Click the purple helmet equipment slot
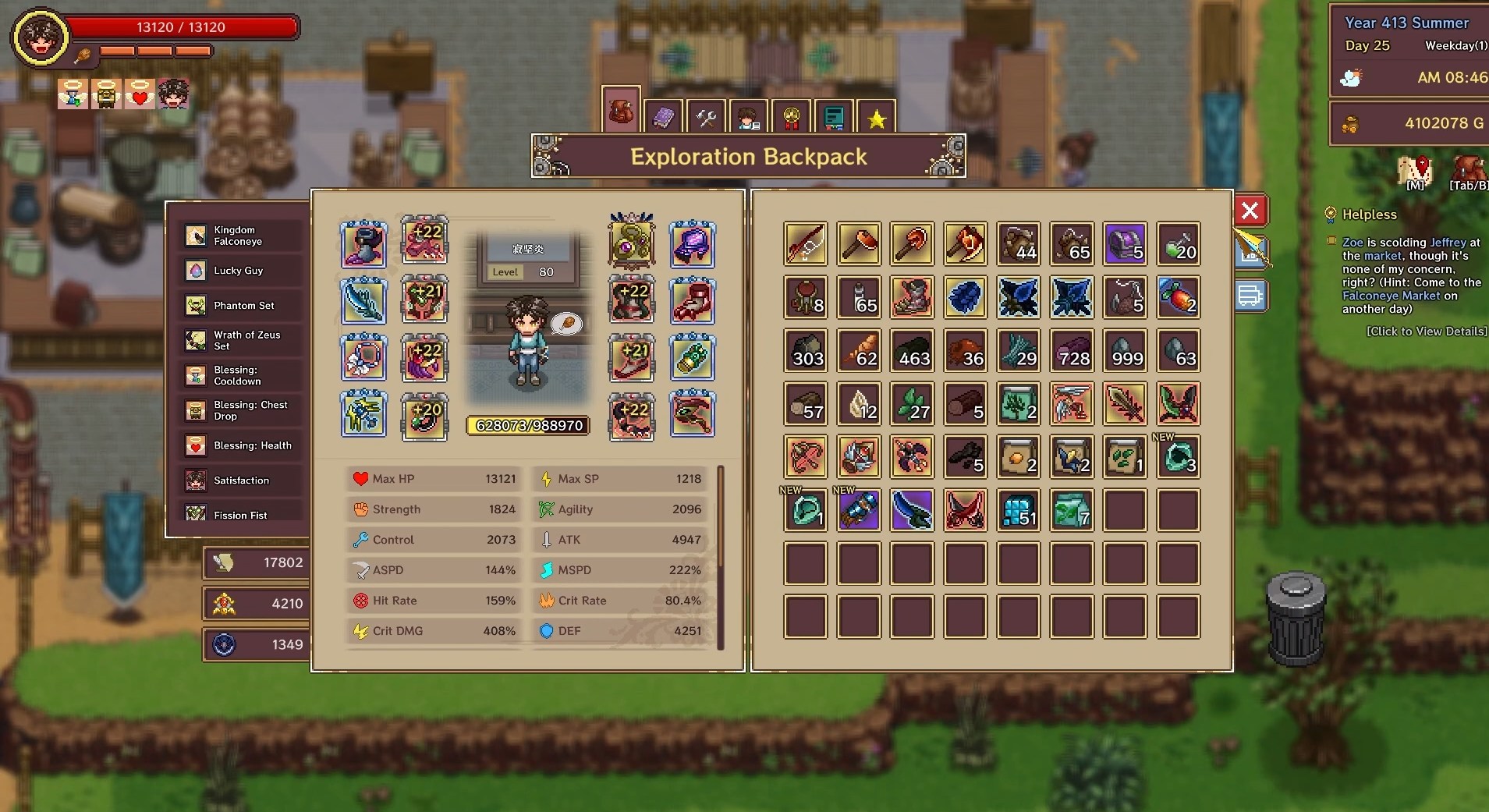This screenshot has width=1489, height=812. [692, 243]
